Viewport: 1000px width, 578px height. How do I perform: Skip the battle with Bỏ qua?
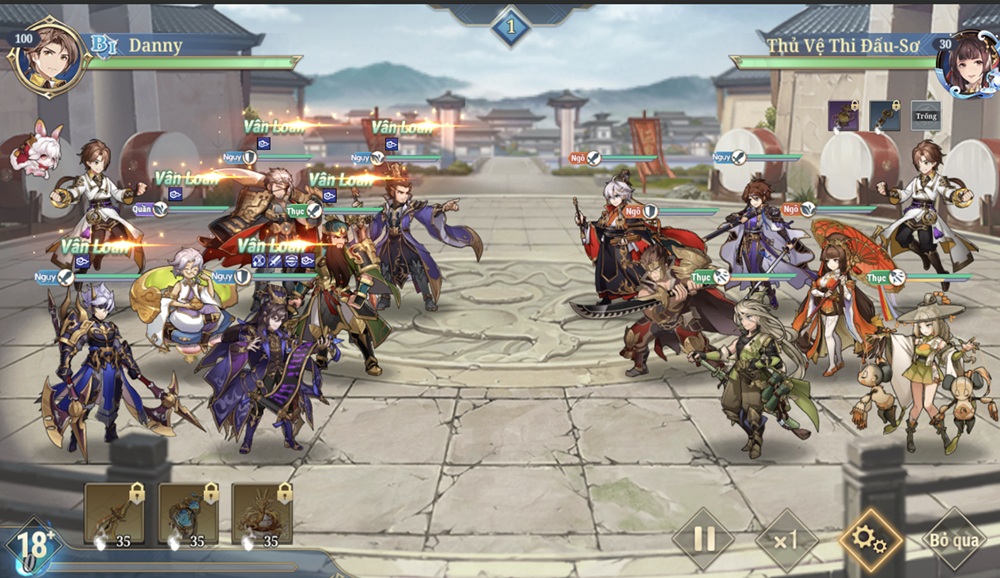951,540
